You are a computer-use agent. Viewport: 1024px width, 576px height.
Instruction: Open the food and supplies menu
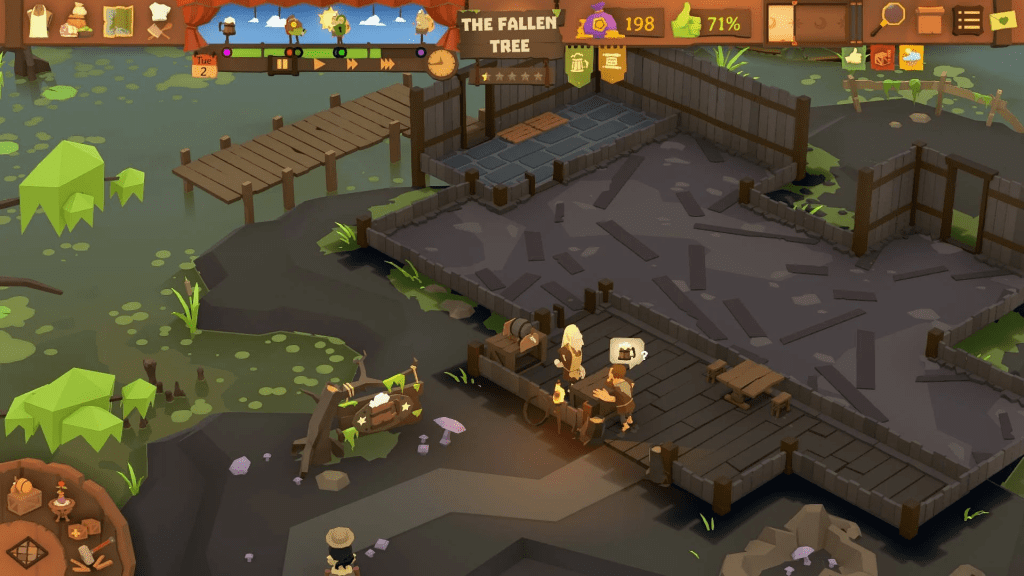coord(77,20)
